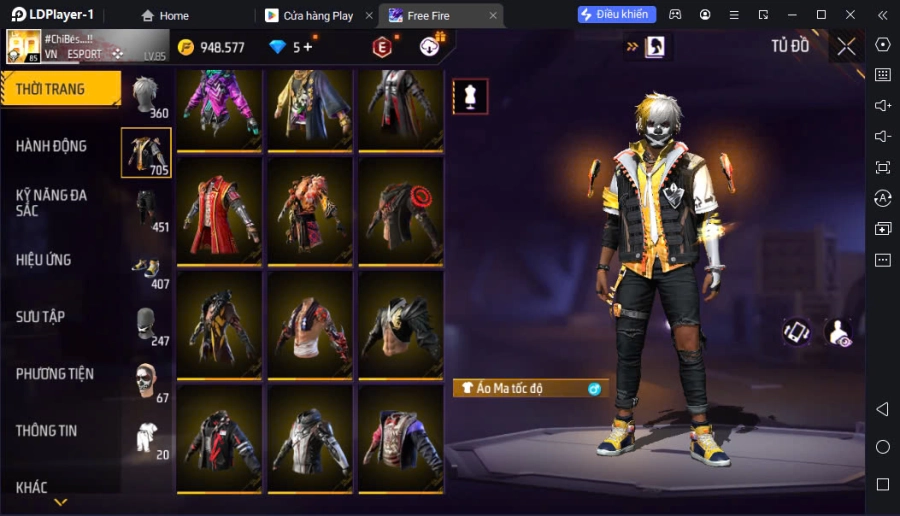The width and height of the screenshot is (900, 516).
Task: Open the Hiệu Ứng category
Action: [x=44, y=260]
